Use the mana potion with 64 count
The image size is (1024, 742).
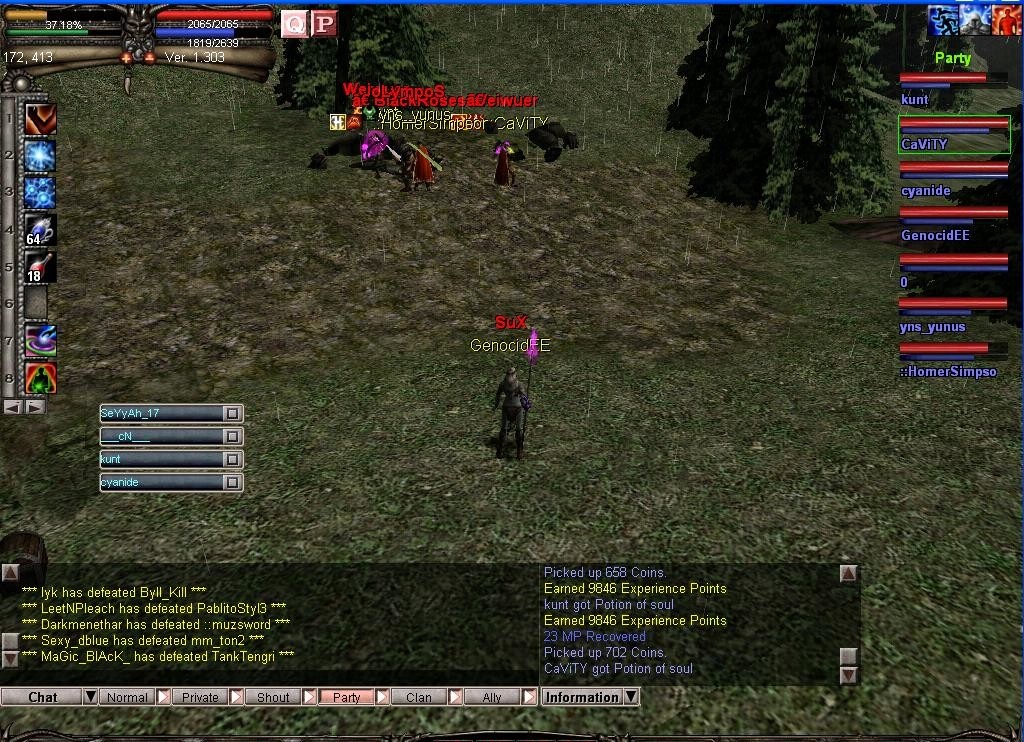pyautogui.click(x=40, y=230)
